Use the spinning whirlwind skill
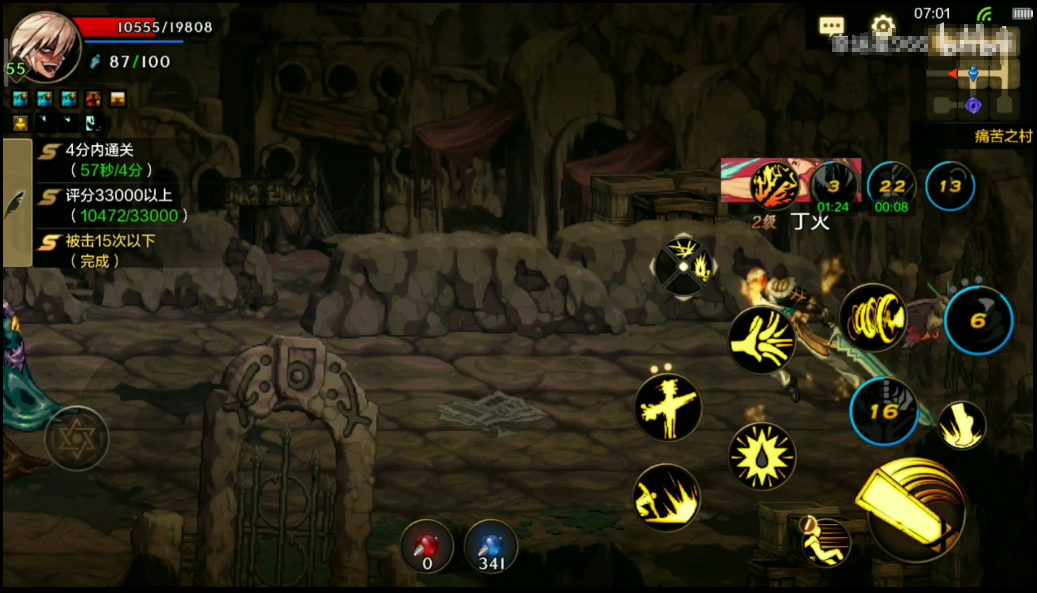1037x593 pixels. [872, 317]
